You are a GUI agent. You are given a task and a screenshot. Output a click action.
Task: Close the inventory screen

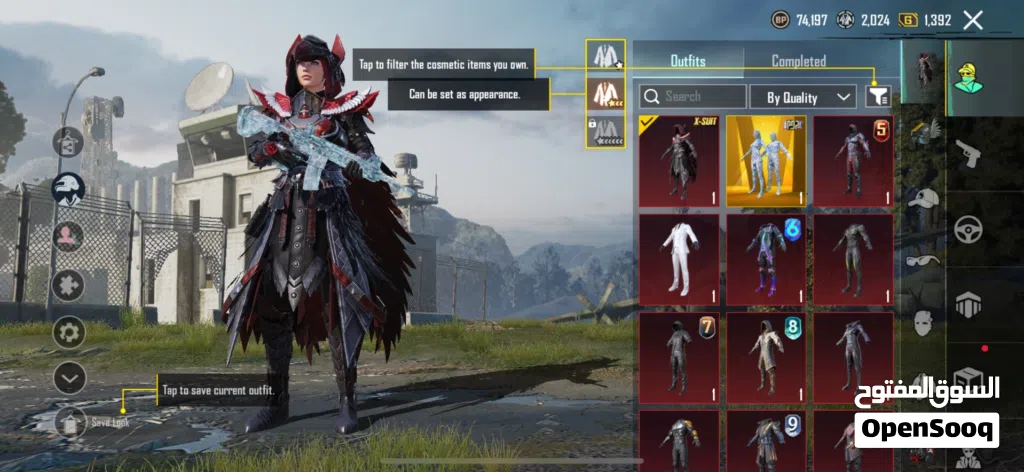[972, 19]
